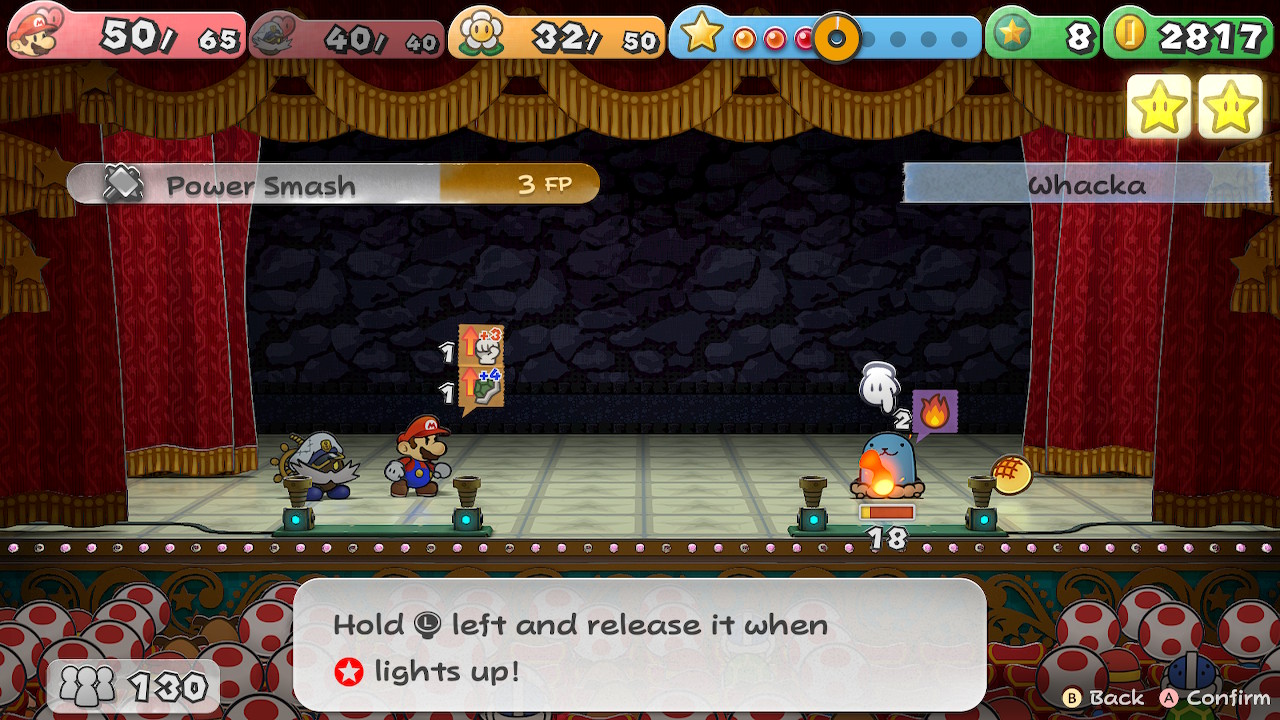Viewport: 1280px width, 720px height.
Task: Click the fire emblem in Whacka's thought bubble
Action: [x=938, y=410]
